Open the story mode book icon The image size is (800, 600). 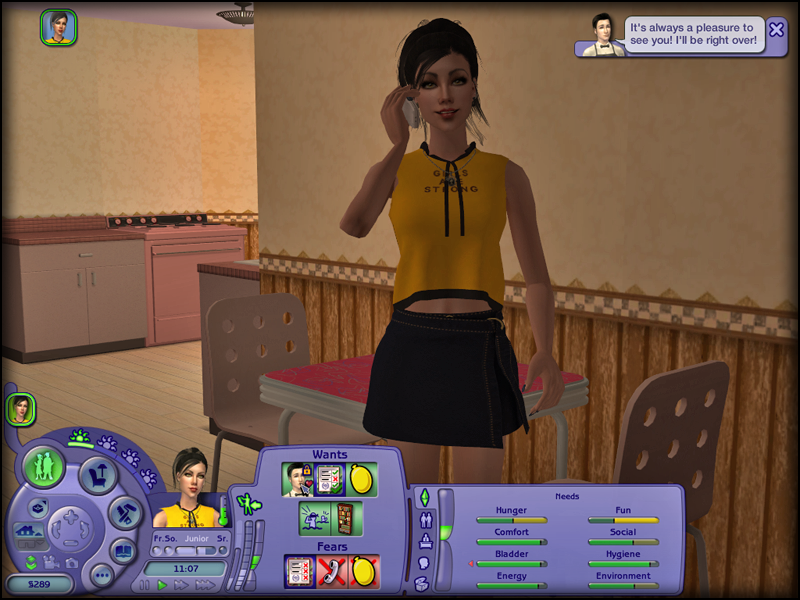(123, 550)
